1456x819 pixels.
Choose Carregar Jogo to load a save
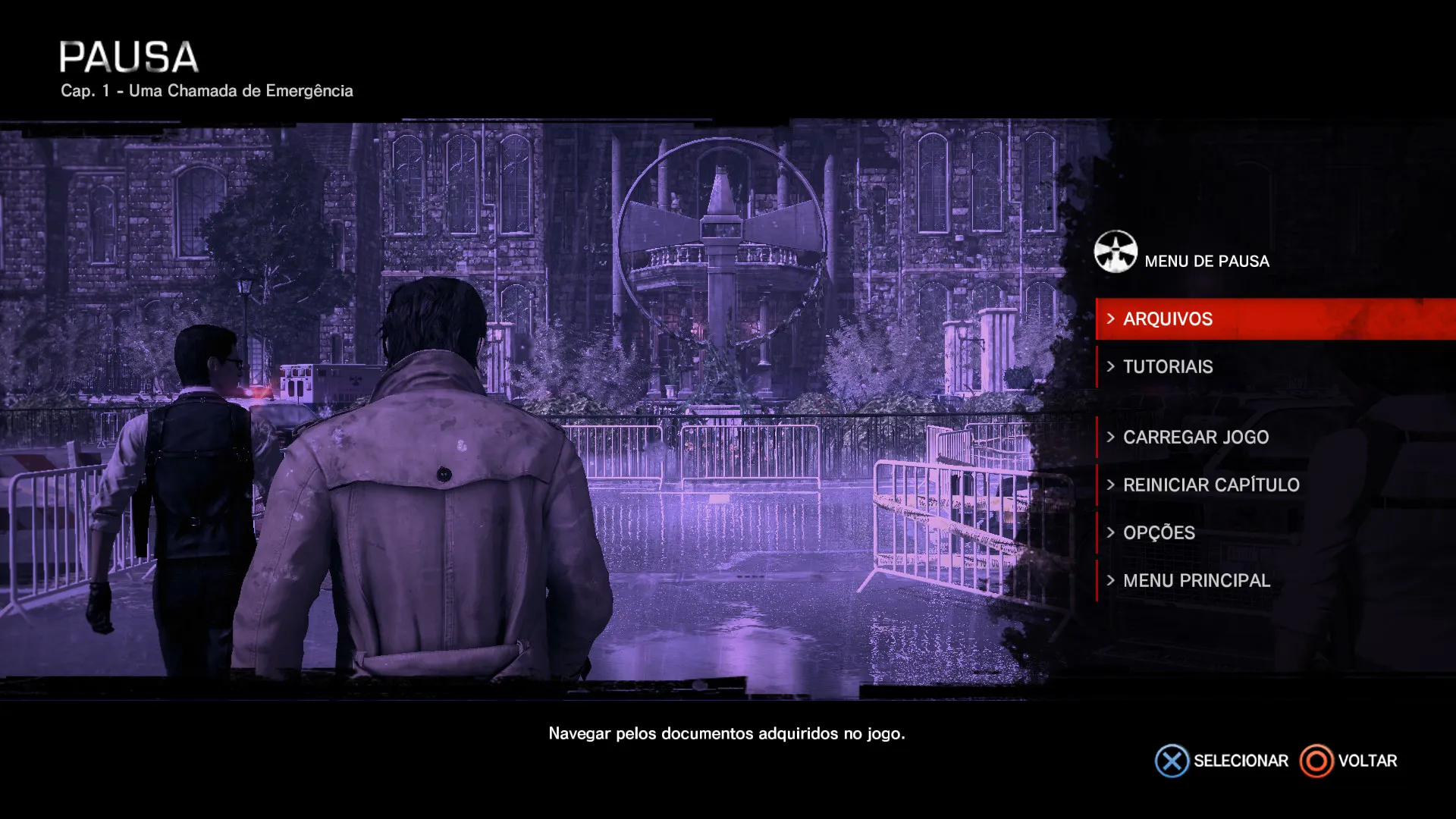[1195, 438]
